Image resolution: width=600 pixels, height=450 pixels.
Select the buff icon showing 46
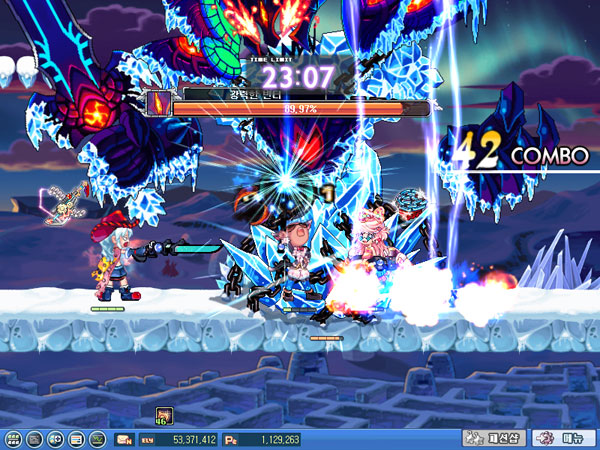(x=164, y=415)
